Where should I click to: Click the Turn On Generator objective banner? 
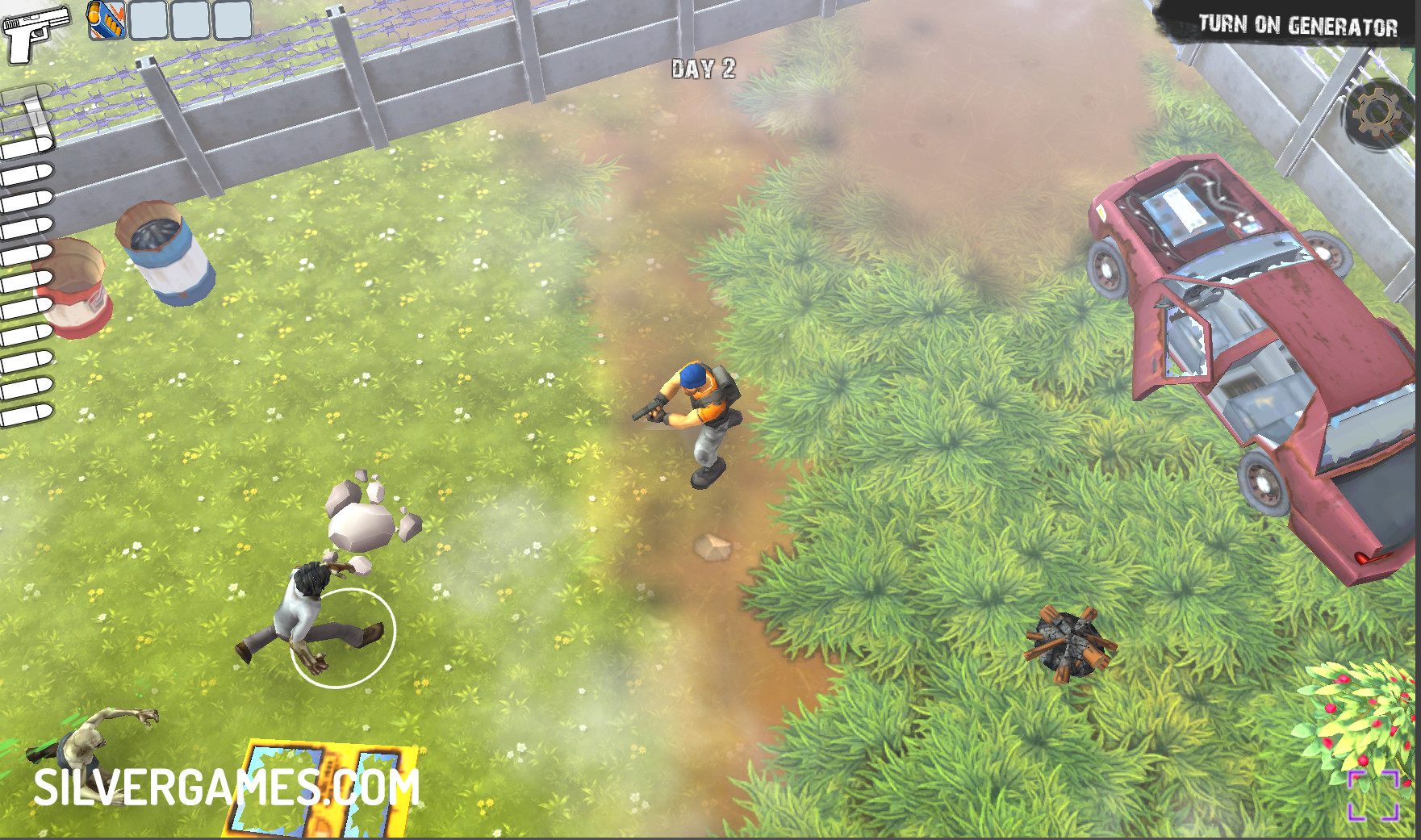1297,26
